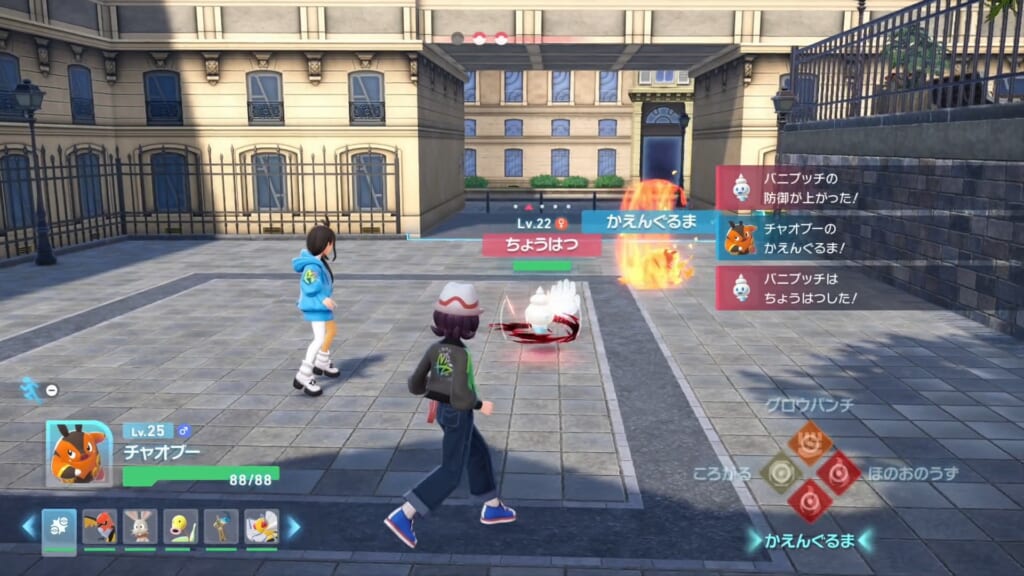Viewport: 1024px width, 576px height.
Task: Select the highlighted Poké Ball swap slot
Action: (59, 527)
